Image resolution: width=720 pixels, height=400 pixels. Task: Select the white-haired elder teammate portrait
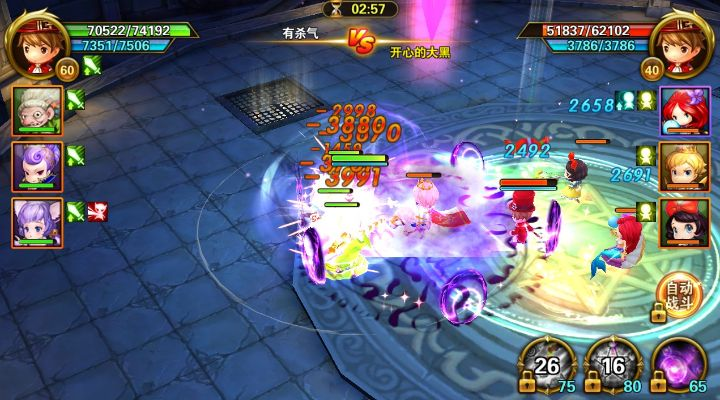tap(38, 107)
